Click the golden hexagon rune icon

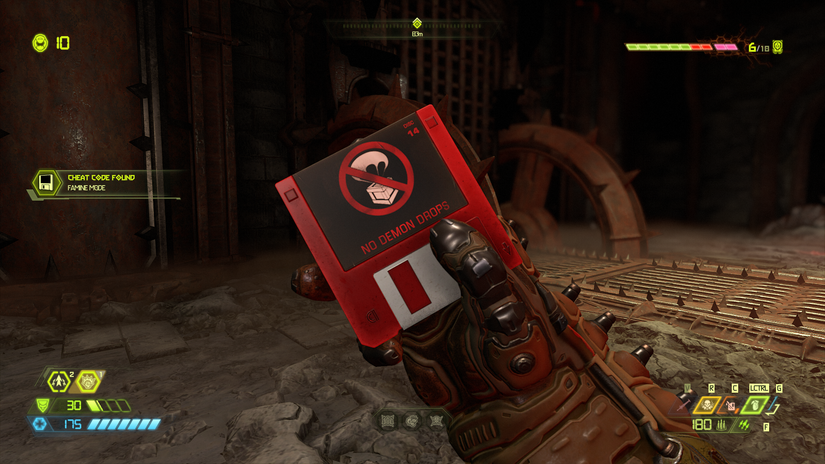click(x=89, y=381)
